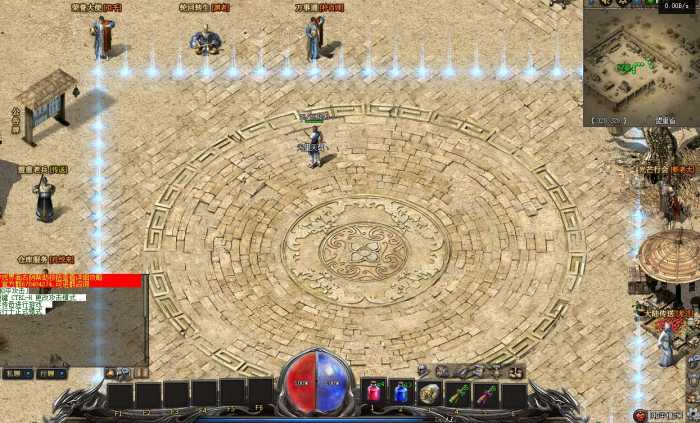Open the first chat channel dropdown

(16, 373)
